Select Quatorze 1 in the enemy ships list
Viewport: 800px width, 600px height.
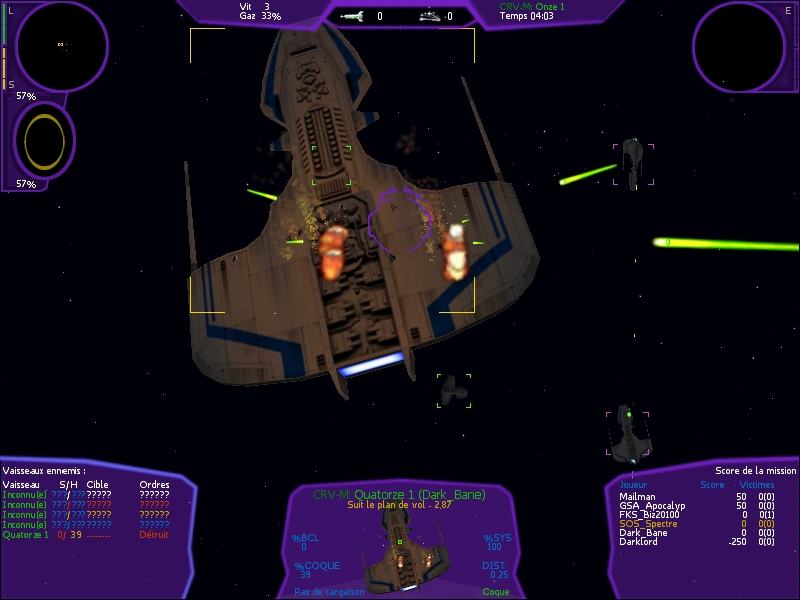(26, 534)
